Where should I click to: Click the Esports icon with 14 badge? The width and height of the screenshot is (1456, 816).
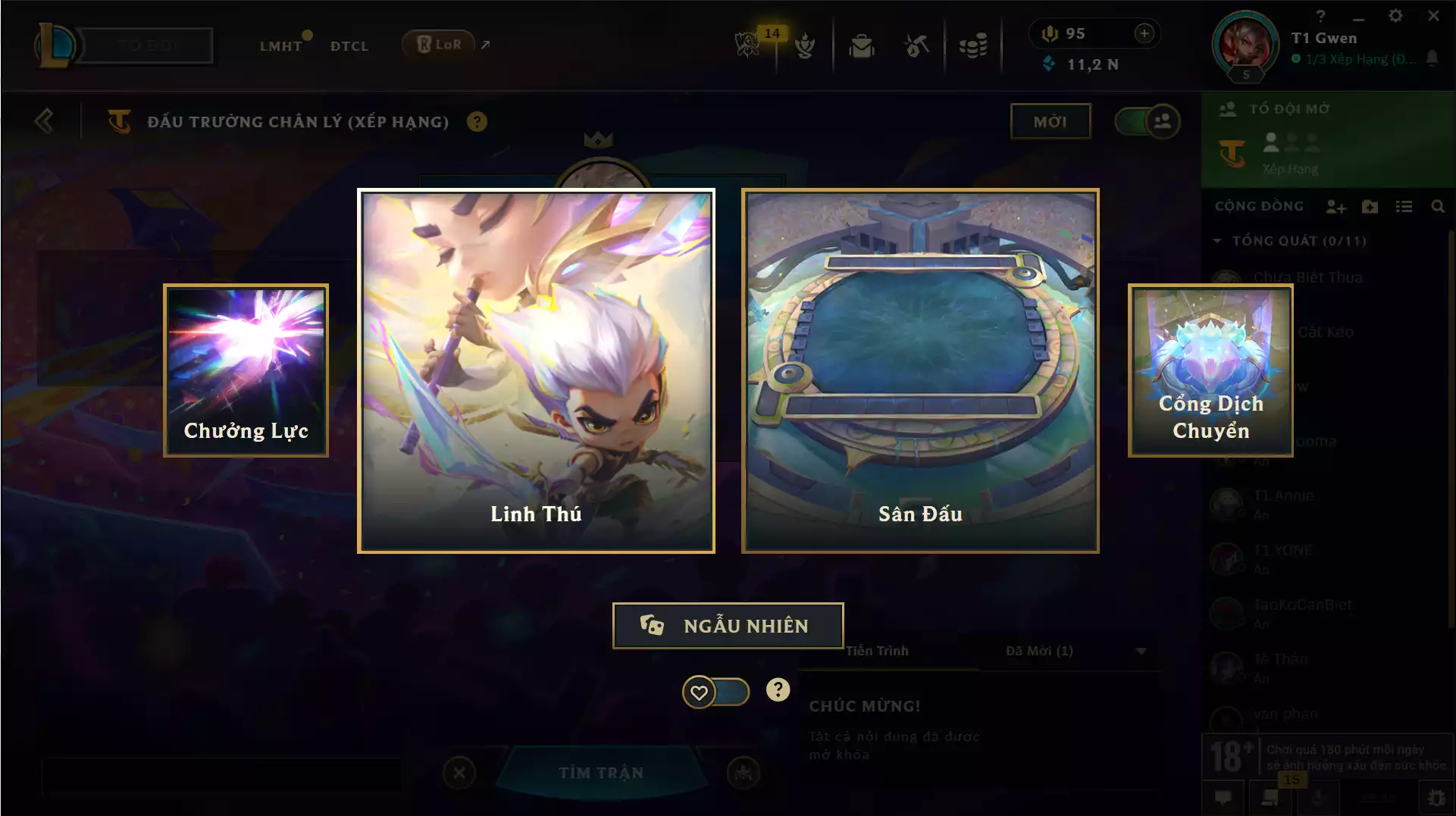tap(747, 45)
